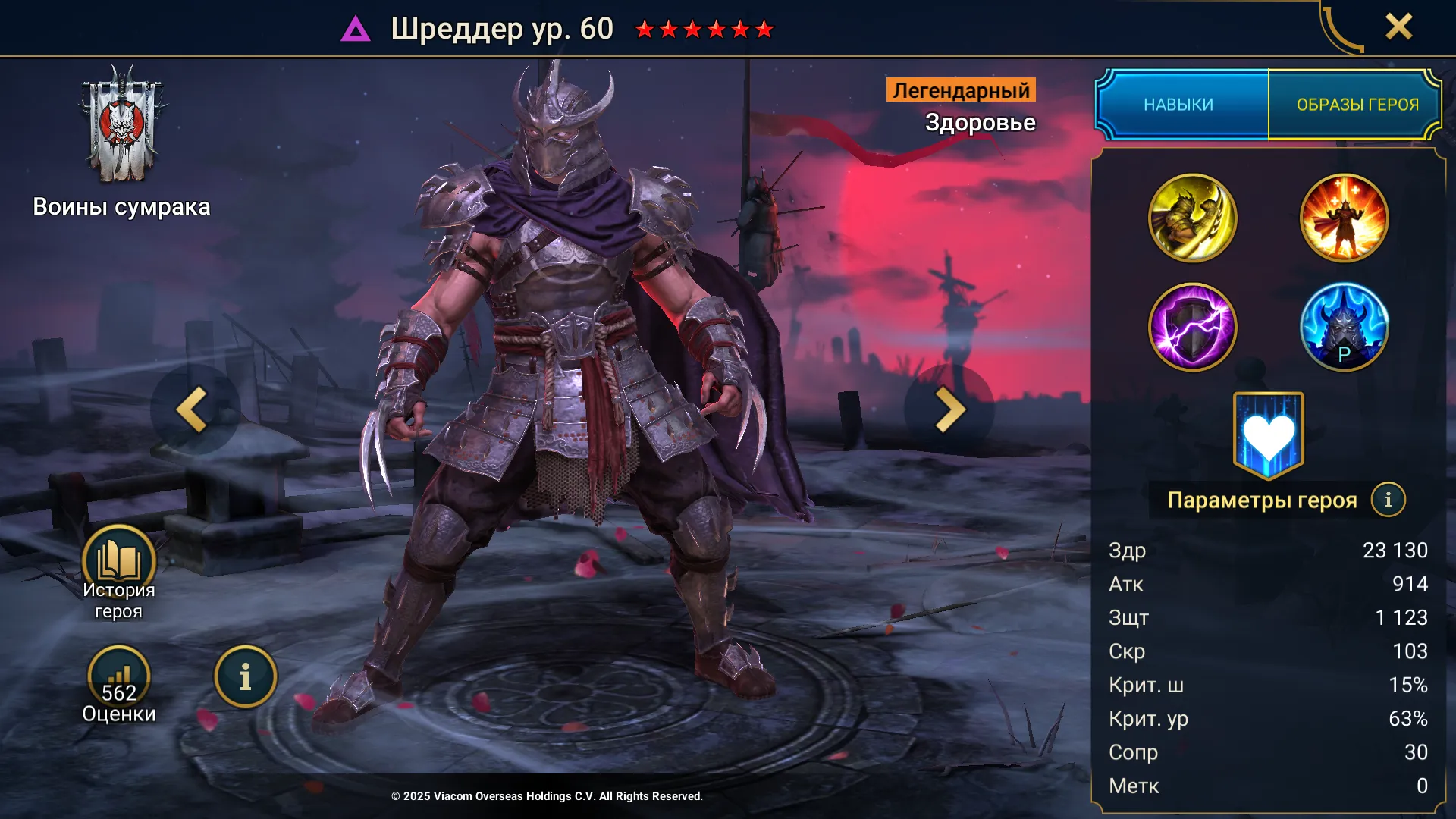Click the purple triangle affinity icon
Image resolution: width=1456 pixels, height=819 pixels.
click(356, 30)
